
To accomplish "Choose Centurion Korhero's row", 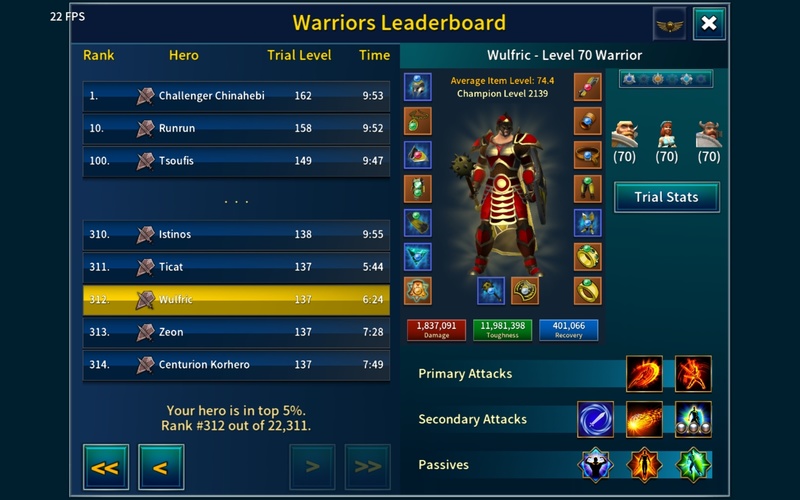I will pyautogui.click(x=236, y=365).
